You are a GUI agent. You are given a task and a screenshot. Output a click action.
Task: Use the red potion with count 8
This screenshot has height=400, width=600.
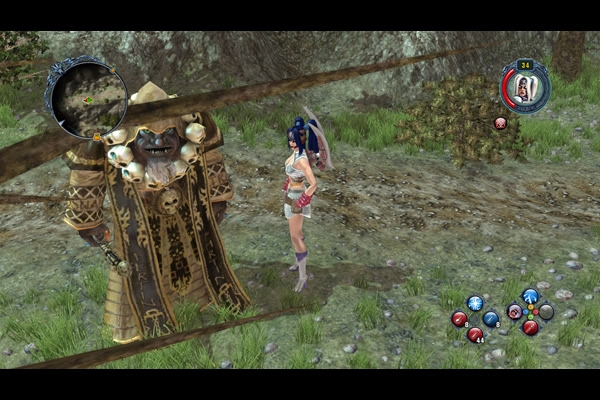(x=459, y=319)
